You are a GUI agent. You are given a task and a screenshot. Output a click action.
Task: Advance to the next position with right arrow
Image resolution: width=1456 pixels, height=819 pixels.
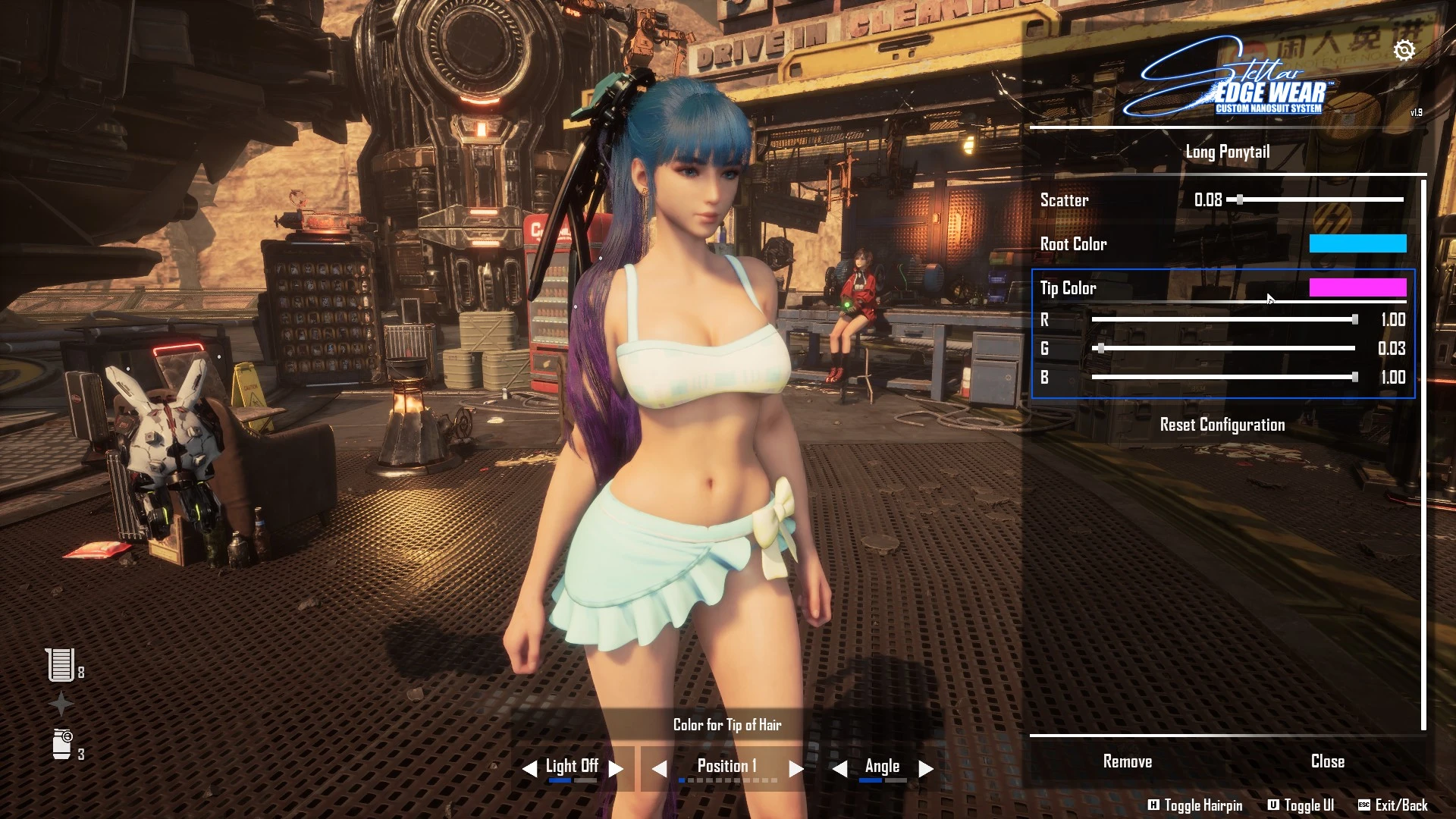point(795,769)
